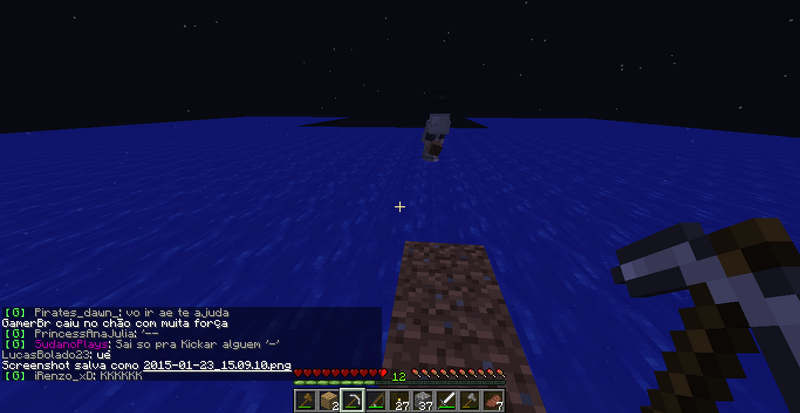Select the gray-headed axe slot
800x413 pixels.
pyautogui.click(x=473, y=402)
